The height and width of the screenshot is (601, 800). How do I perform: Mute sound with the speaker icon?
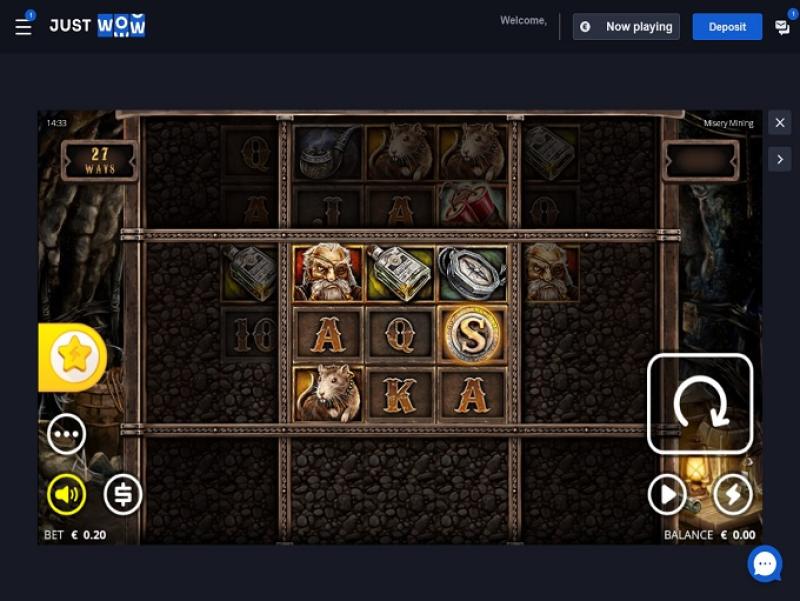coord(67,494)
